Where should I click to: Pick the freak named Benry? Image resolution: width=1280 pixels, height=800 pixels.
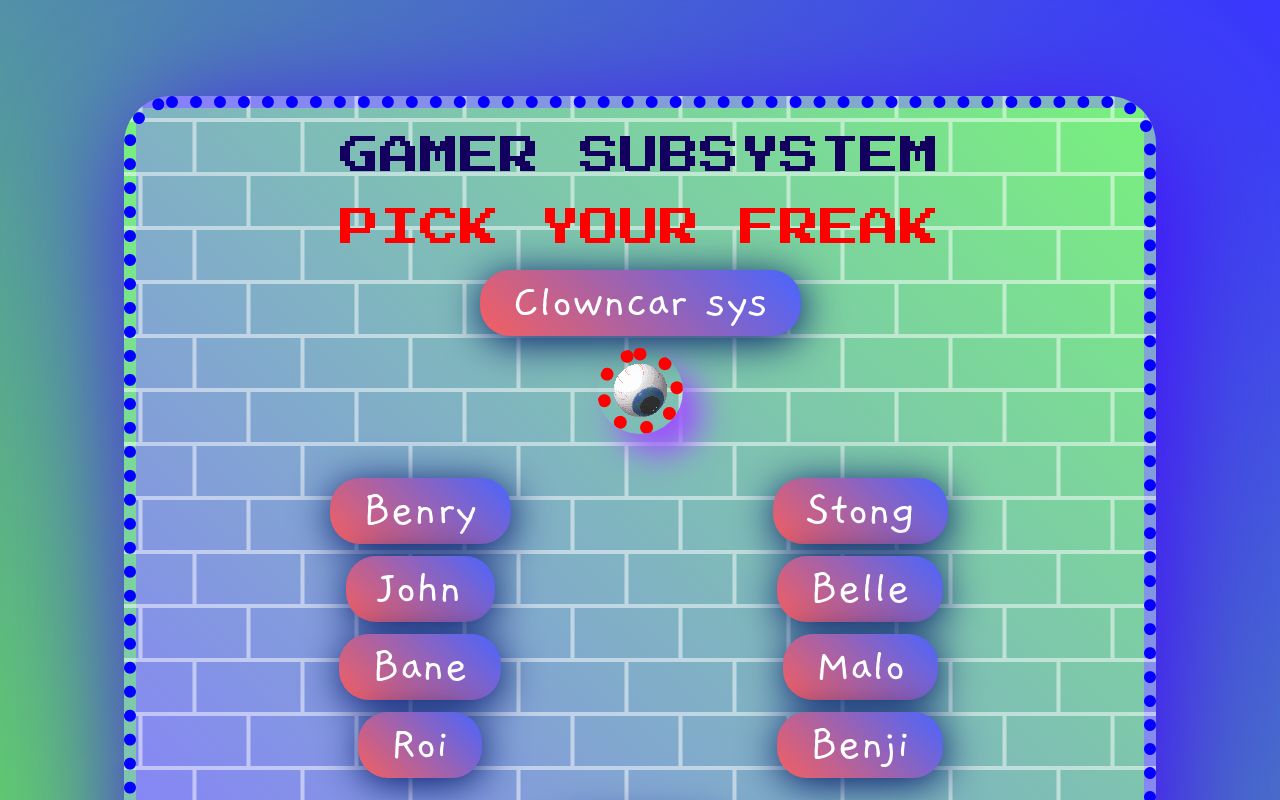(x=419, y=512)
